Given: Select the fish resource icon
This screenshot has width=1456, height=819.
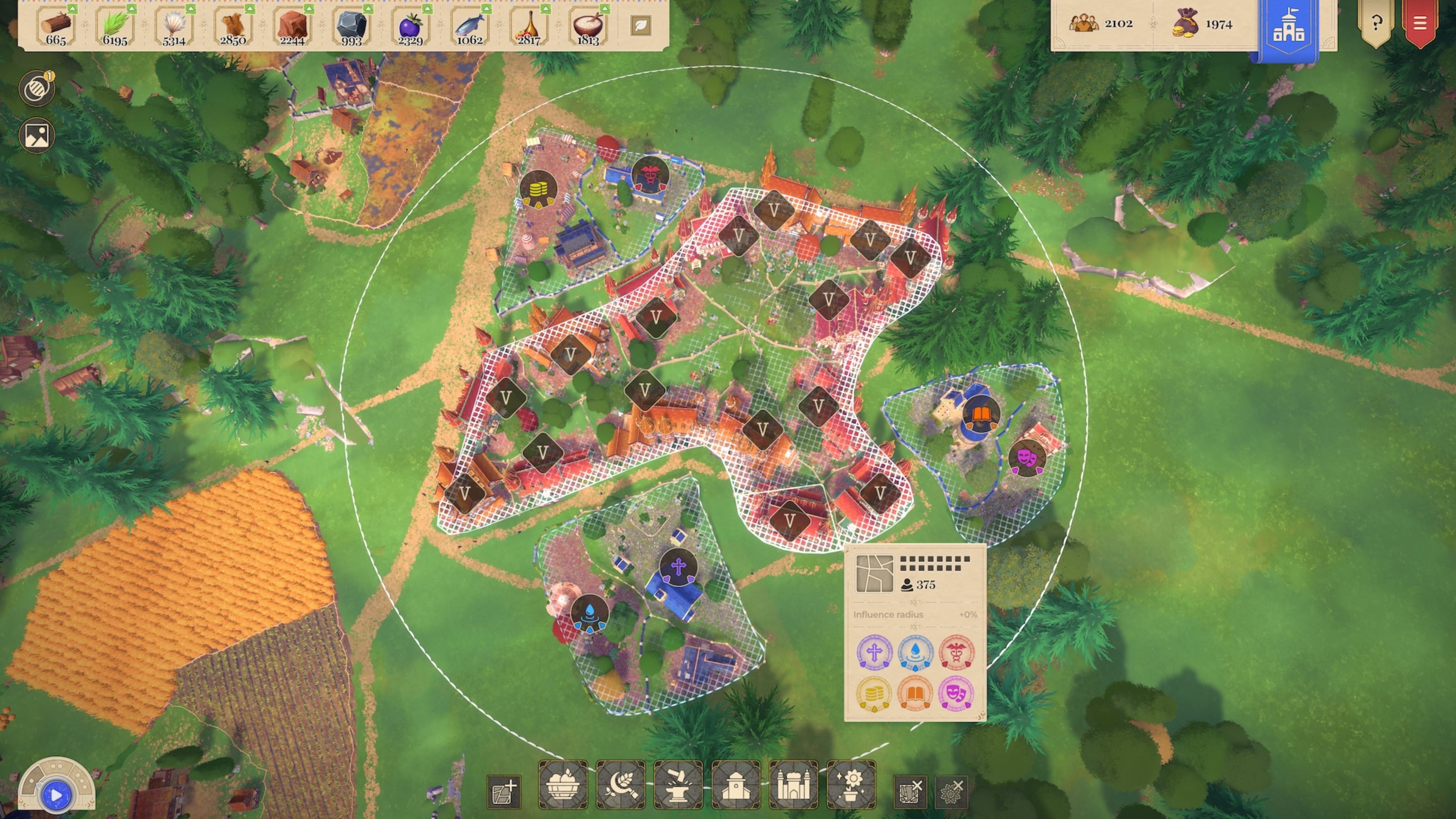Looking at the screenshot, I should click(470, 26).
